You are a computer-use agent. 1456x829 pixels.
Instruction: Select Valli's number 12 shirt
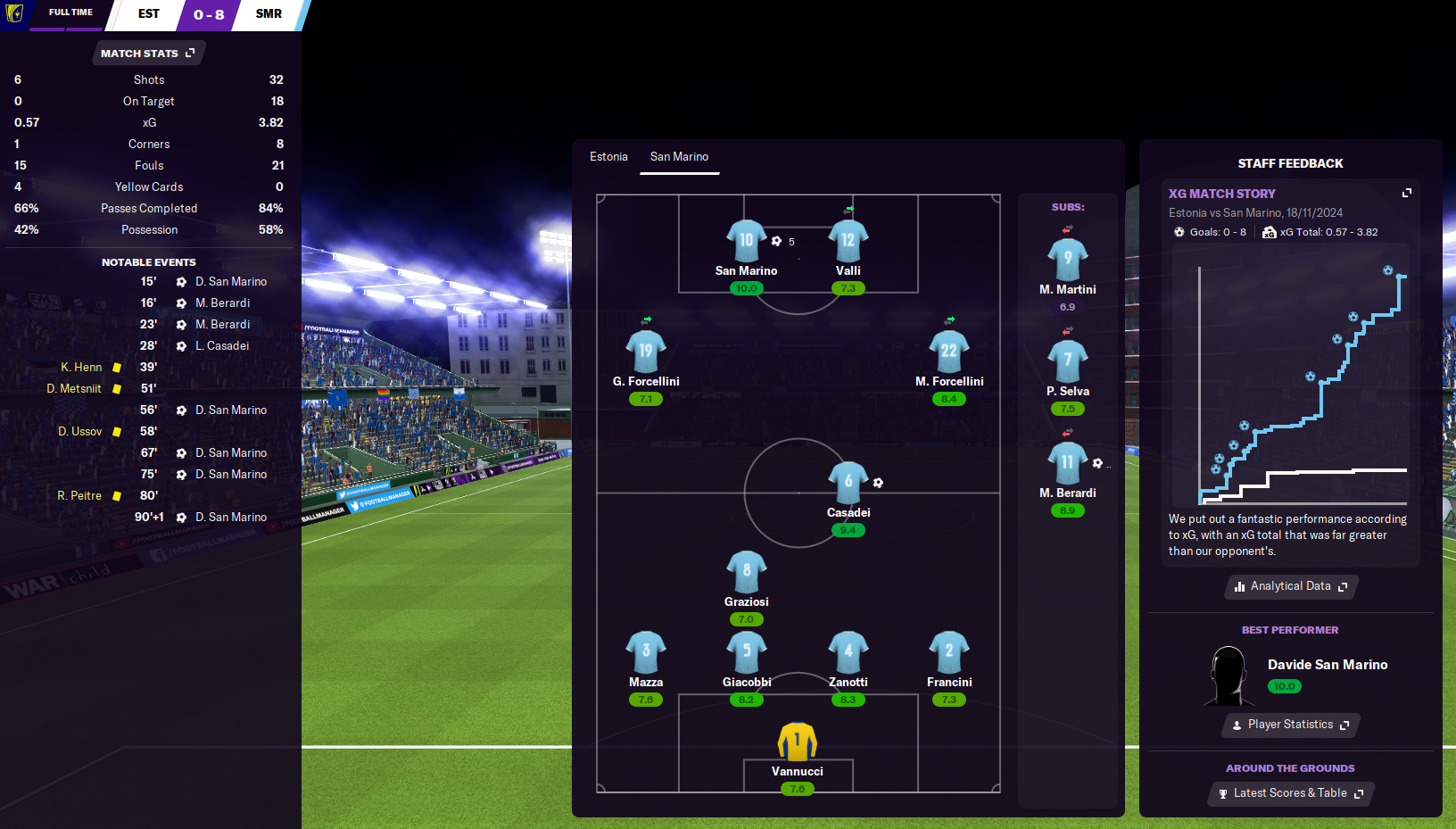tap(848, 241)
